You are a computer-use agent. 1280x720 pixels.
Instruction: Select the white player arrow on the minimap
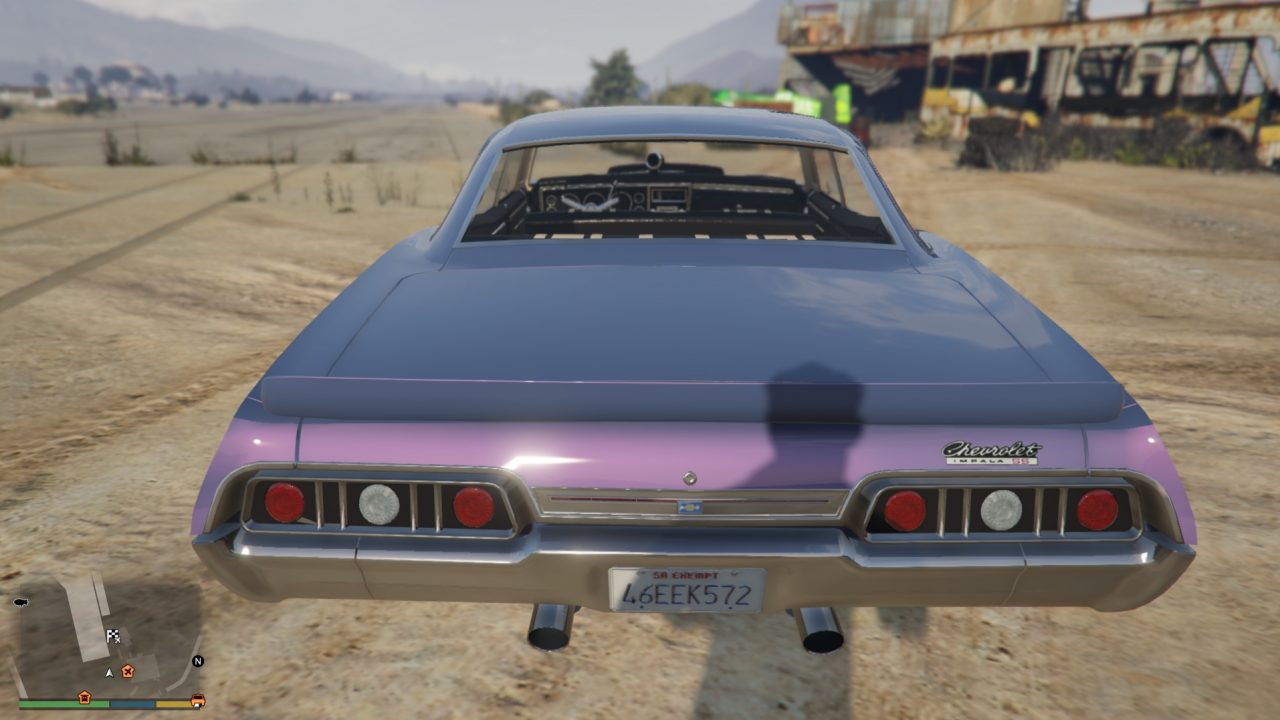coord(109,672)
